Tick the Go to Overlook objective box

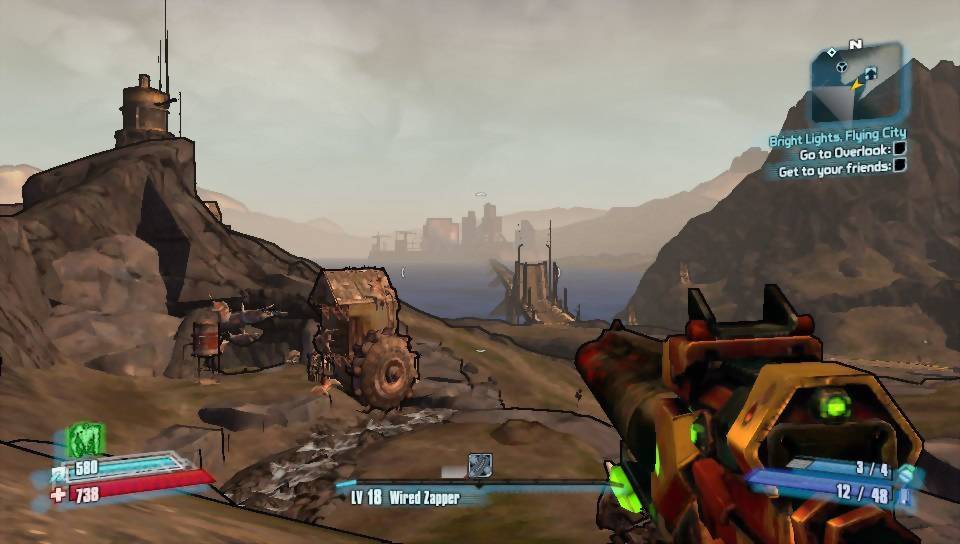click(899, 150)
